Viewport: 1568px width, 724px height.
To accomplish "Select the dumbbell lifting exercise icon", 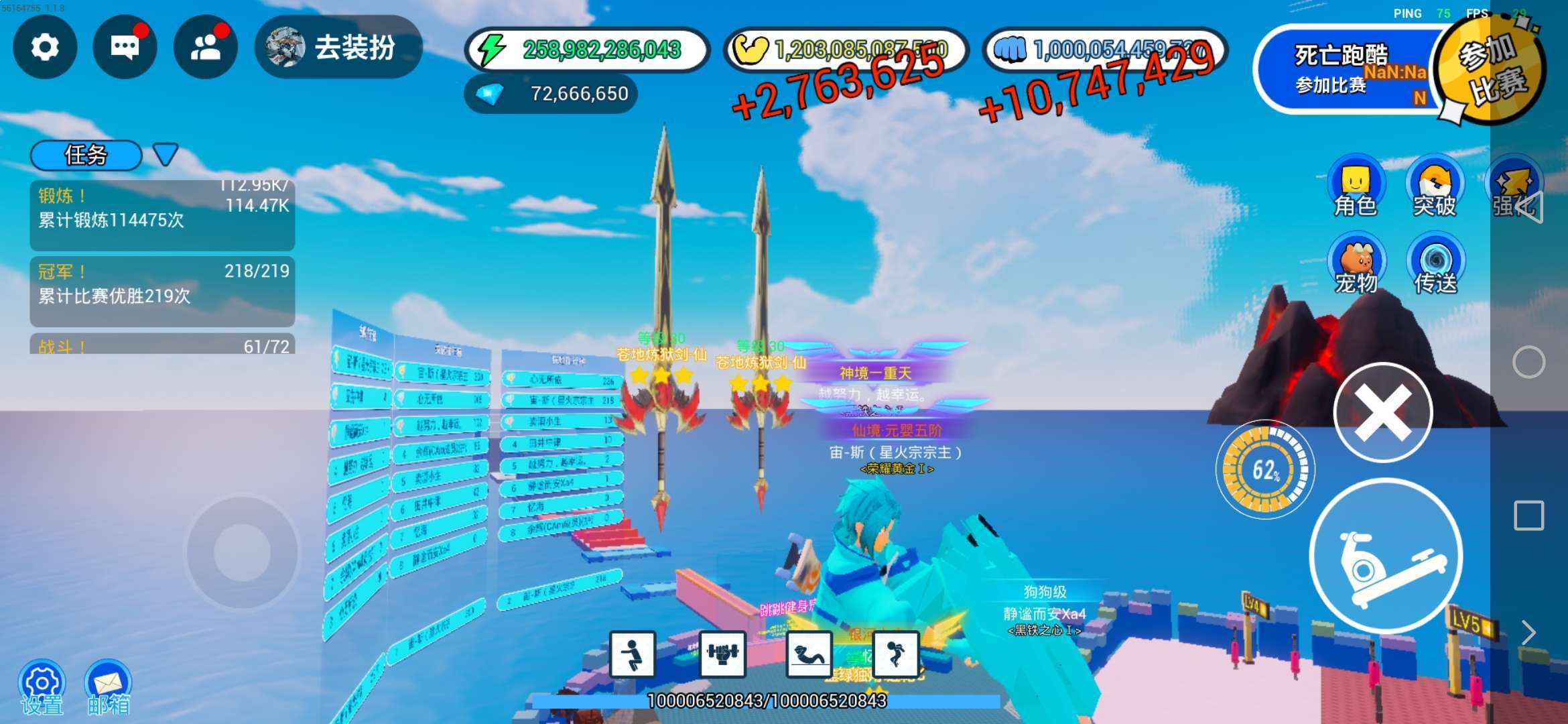I will click(722, 654).
